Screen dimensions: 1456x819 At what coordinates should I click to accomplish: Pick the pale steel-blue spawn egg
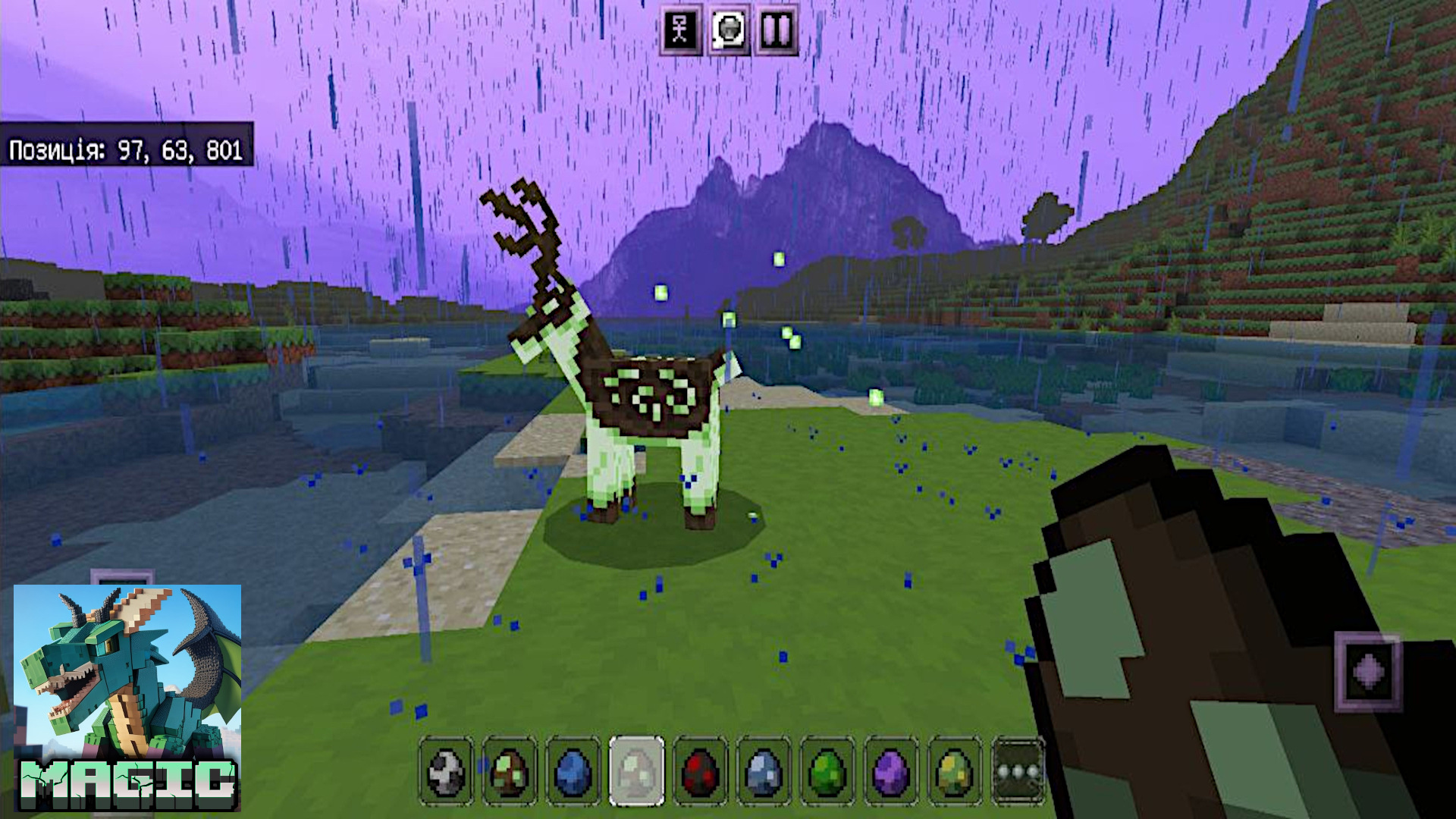point(764,771)
